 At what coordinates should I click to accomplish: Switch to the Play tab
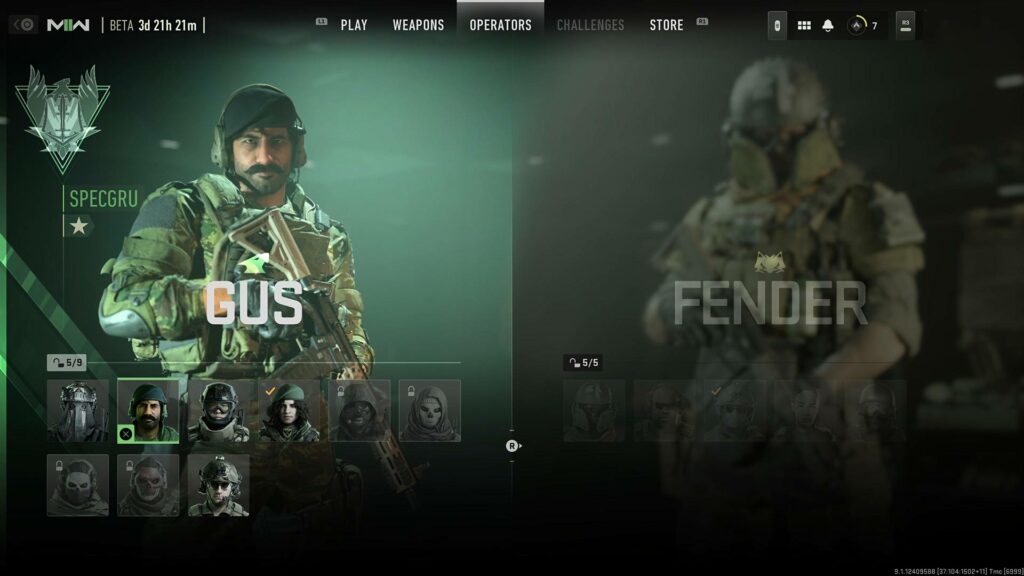point(354,25)
